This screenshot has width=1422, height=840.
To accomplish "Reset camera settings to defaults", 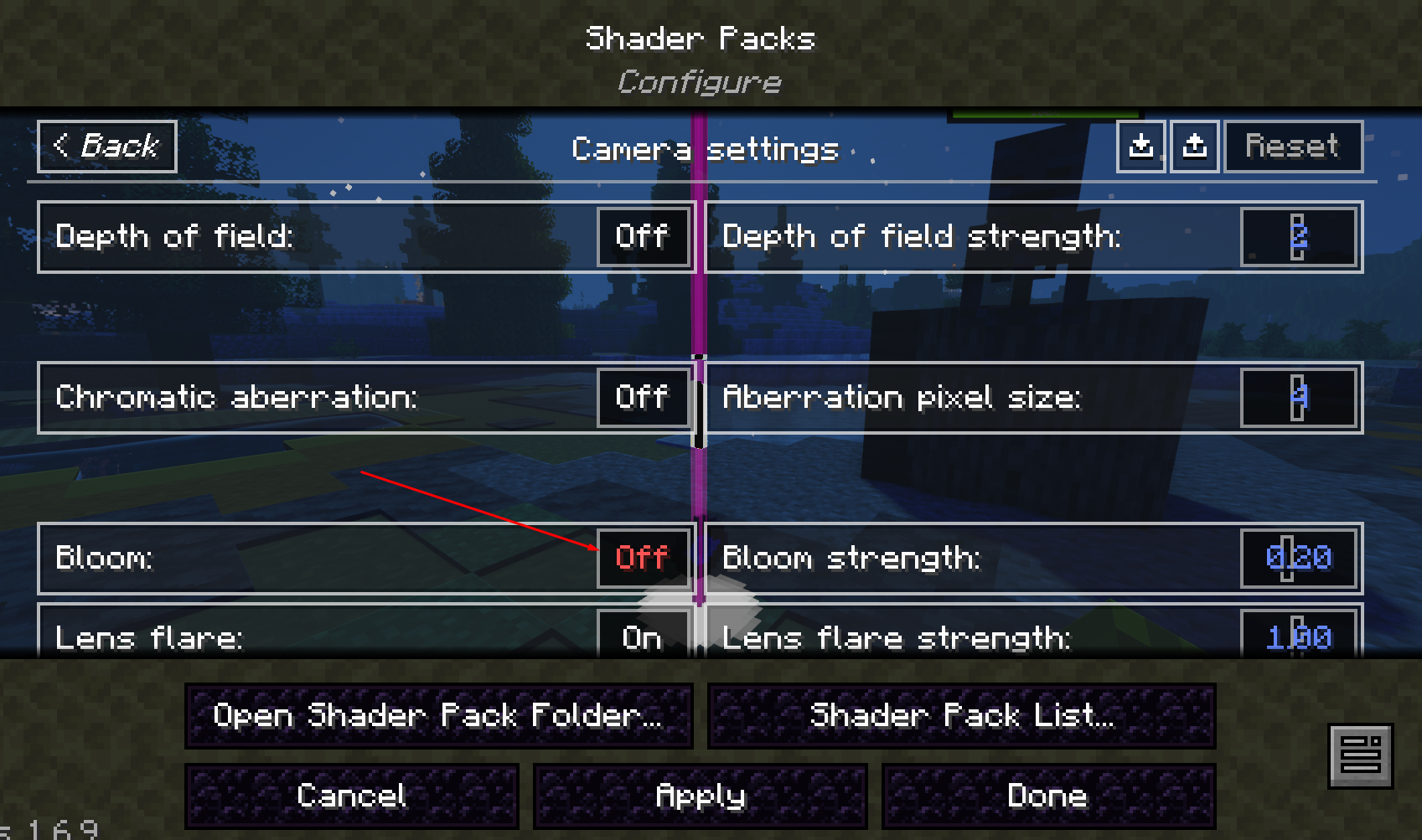I will [1293, 147].
